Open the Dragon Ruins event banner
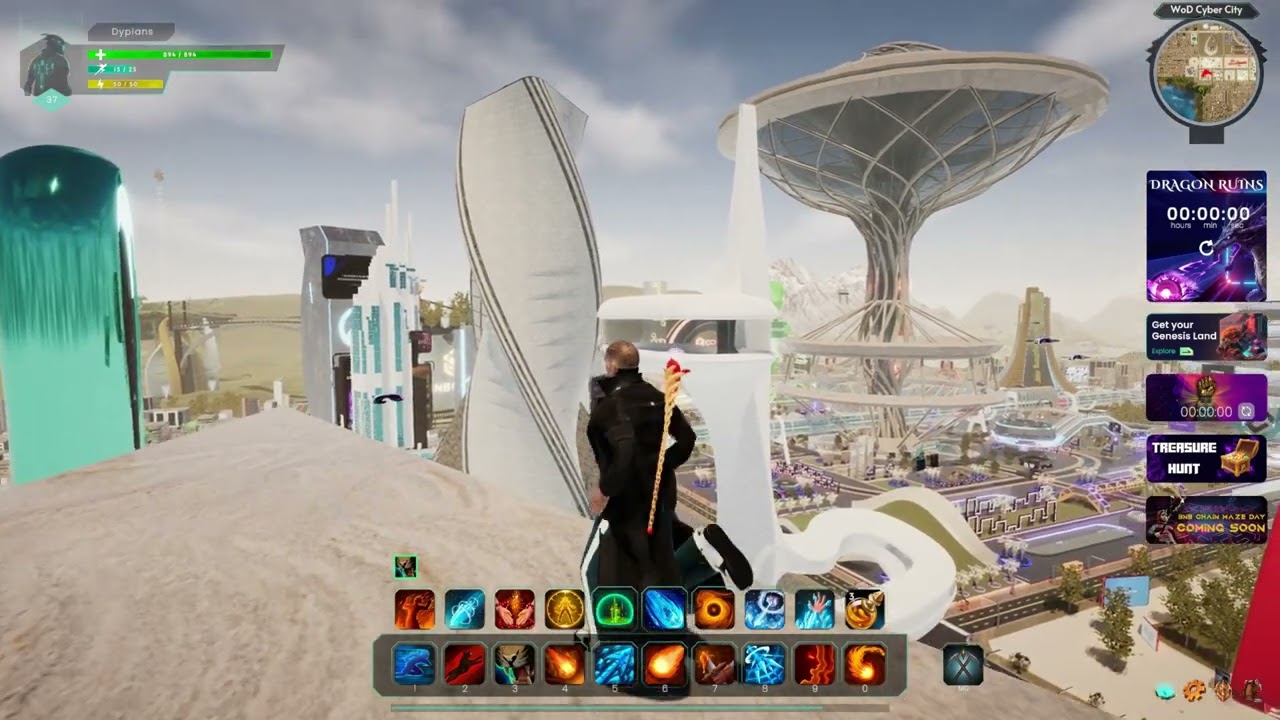 click(x=1206, y=236)
